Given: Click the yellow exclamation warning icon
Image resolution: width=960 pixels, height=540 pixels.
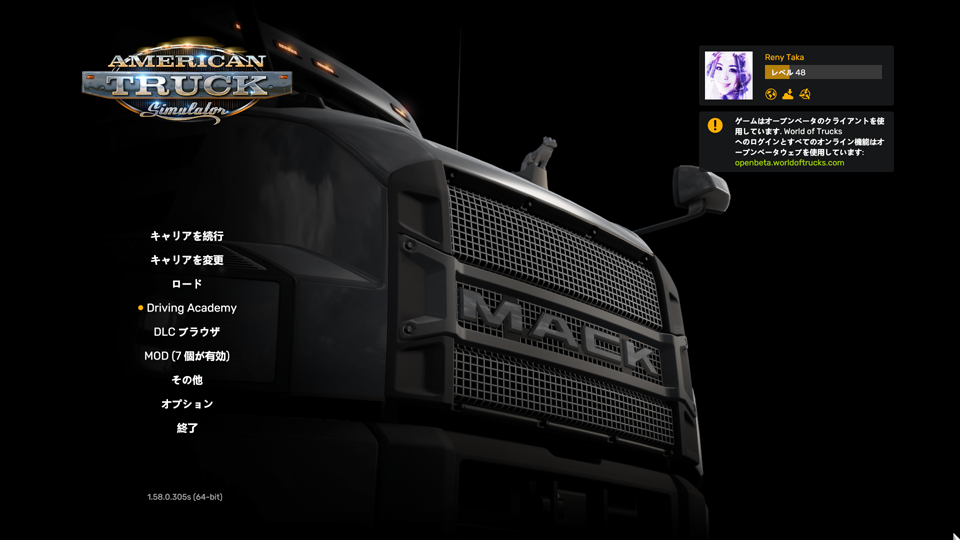Looking at the screenshot, I should coord(715,125).
